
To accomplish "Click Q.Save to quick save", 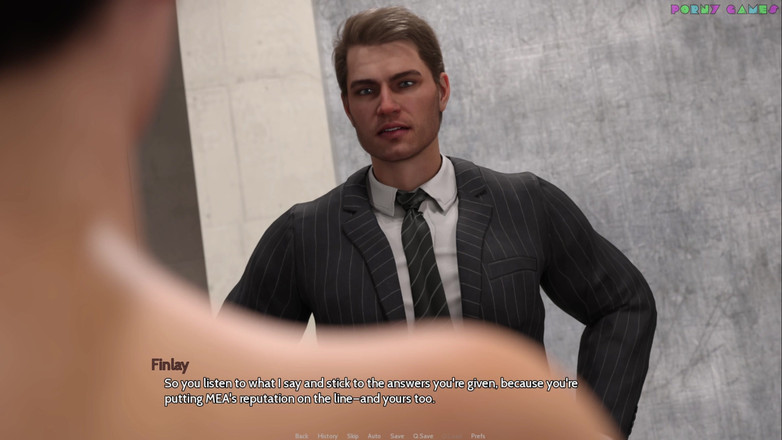I will pyautogui.click(x=423, y=436).
